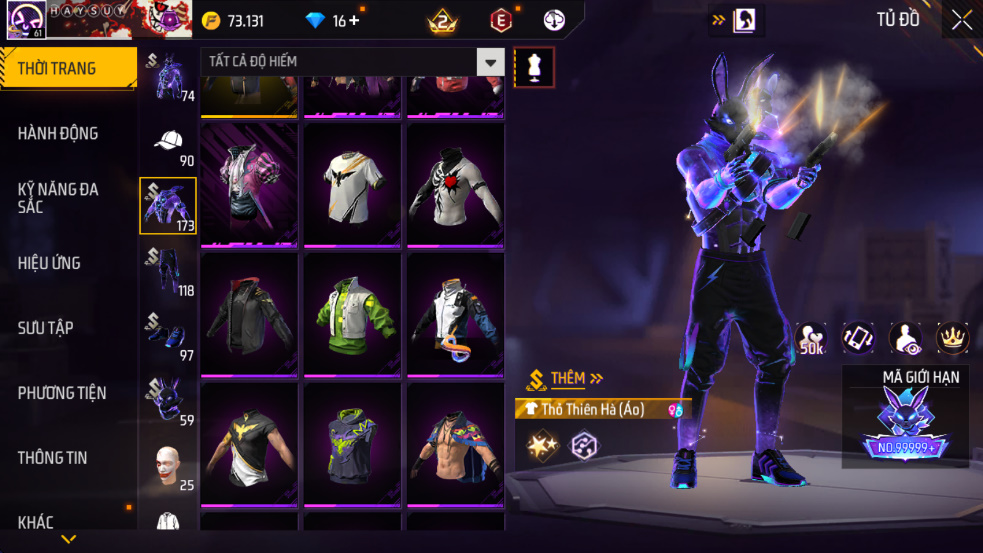Switch to the Hành Động tab
The height and width of the screenshot is (553, 983).
point(58,133)
